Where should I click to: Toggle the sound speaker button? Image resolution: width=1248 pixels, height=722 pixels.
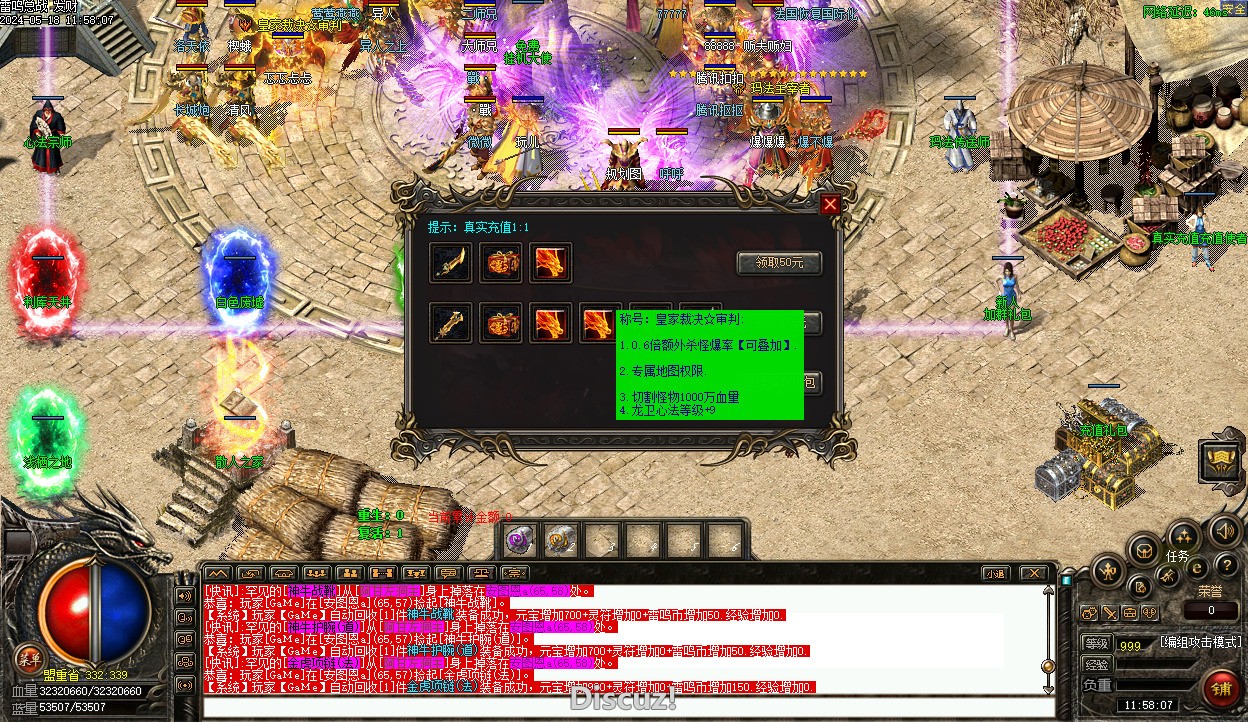point(1223,530)
